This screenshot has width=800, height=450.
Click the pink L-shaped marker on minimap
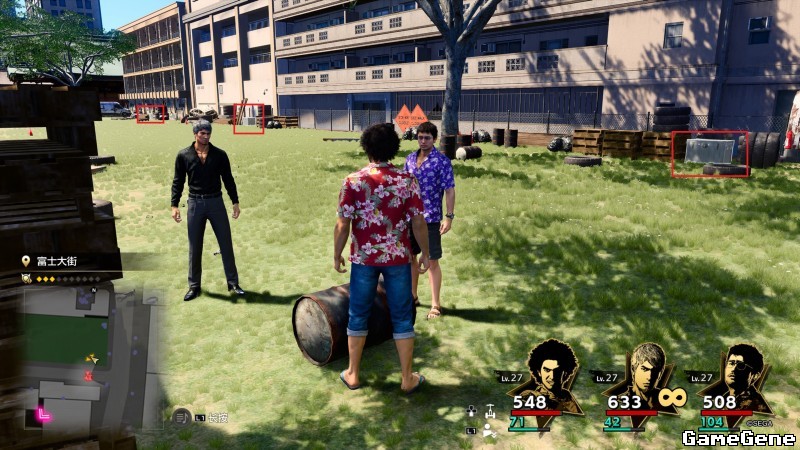(x=43, y=412)
